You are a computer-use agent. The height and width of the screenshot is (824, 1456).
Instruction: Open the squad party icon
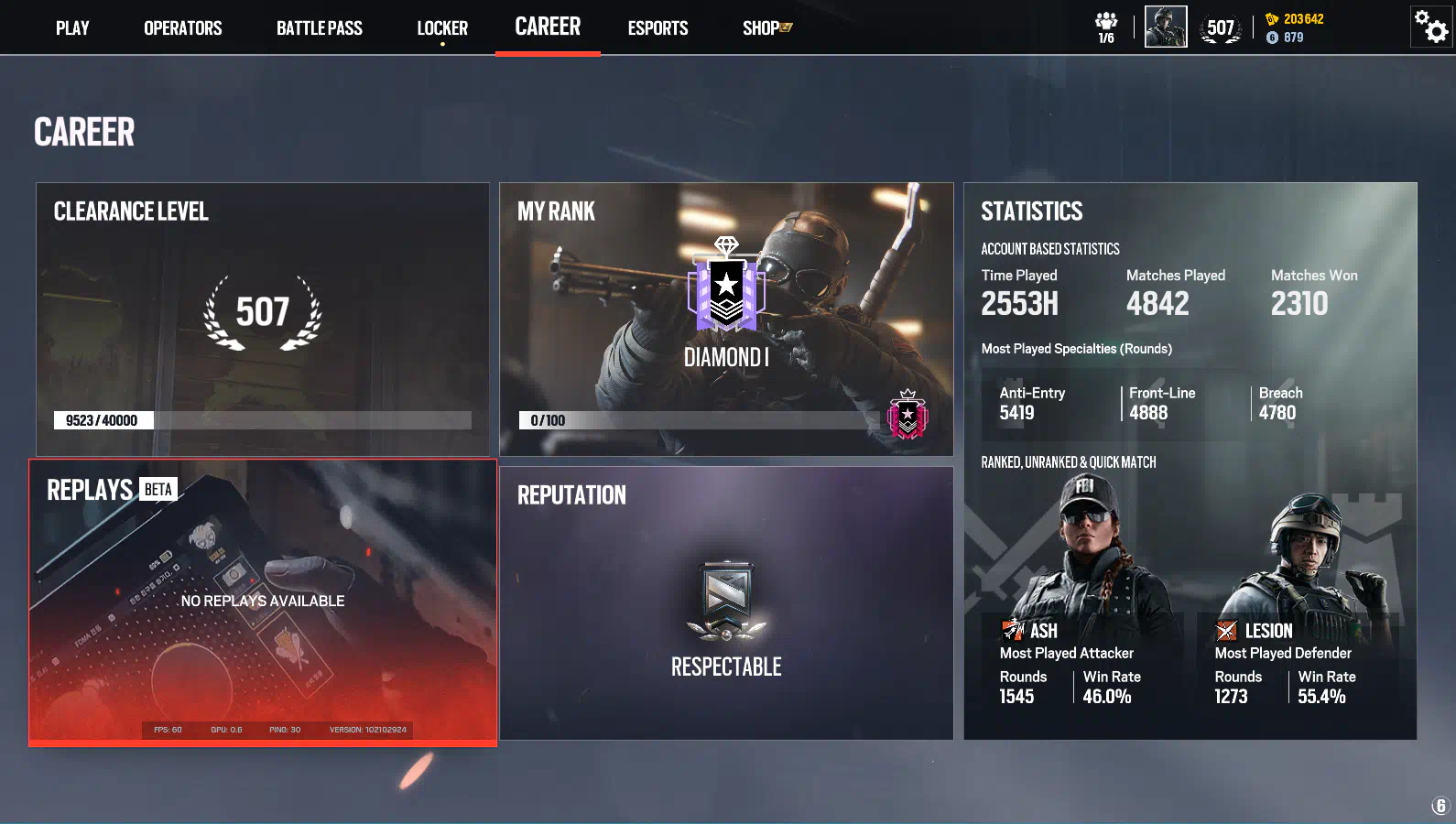(x=1106, y=27)
